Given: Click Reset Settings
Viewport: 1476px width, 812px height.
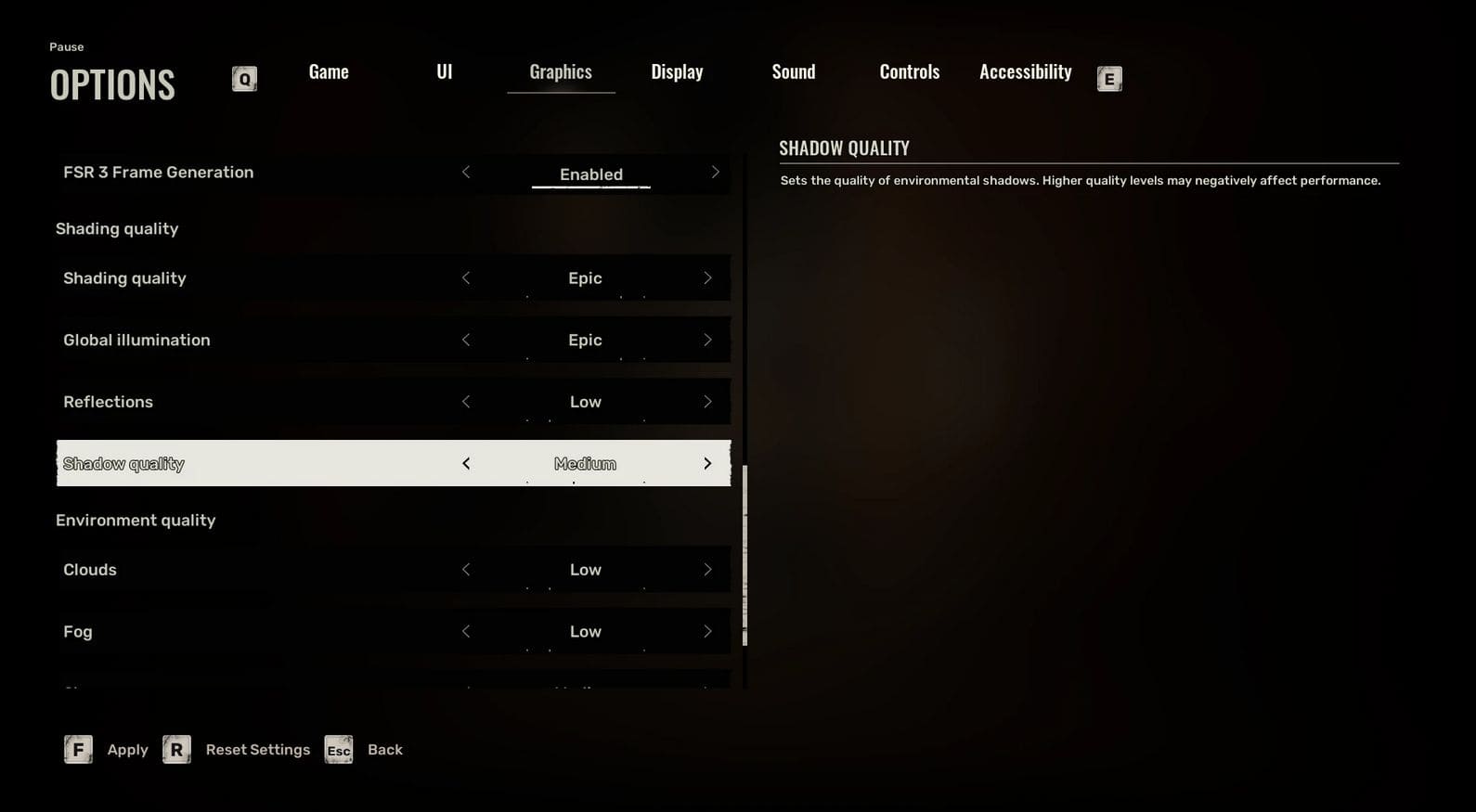Looking at the screenshot, I should point(238,750).
